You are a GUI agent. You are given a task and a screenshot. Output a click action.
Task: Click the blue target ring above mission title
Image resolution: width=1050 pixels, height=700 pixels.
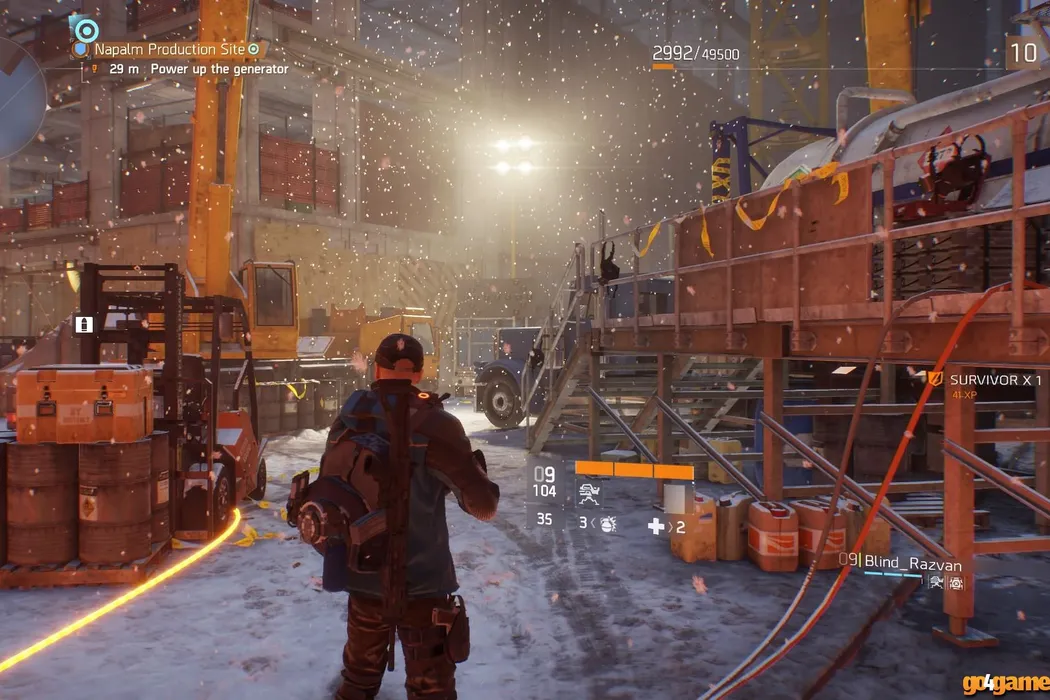(x=86, y=29)
